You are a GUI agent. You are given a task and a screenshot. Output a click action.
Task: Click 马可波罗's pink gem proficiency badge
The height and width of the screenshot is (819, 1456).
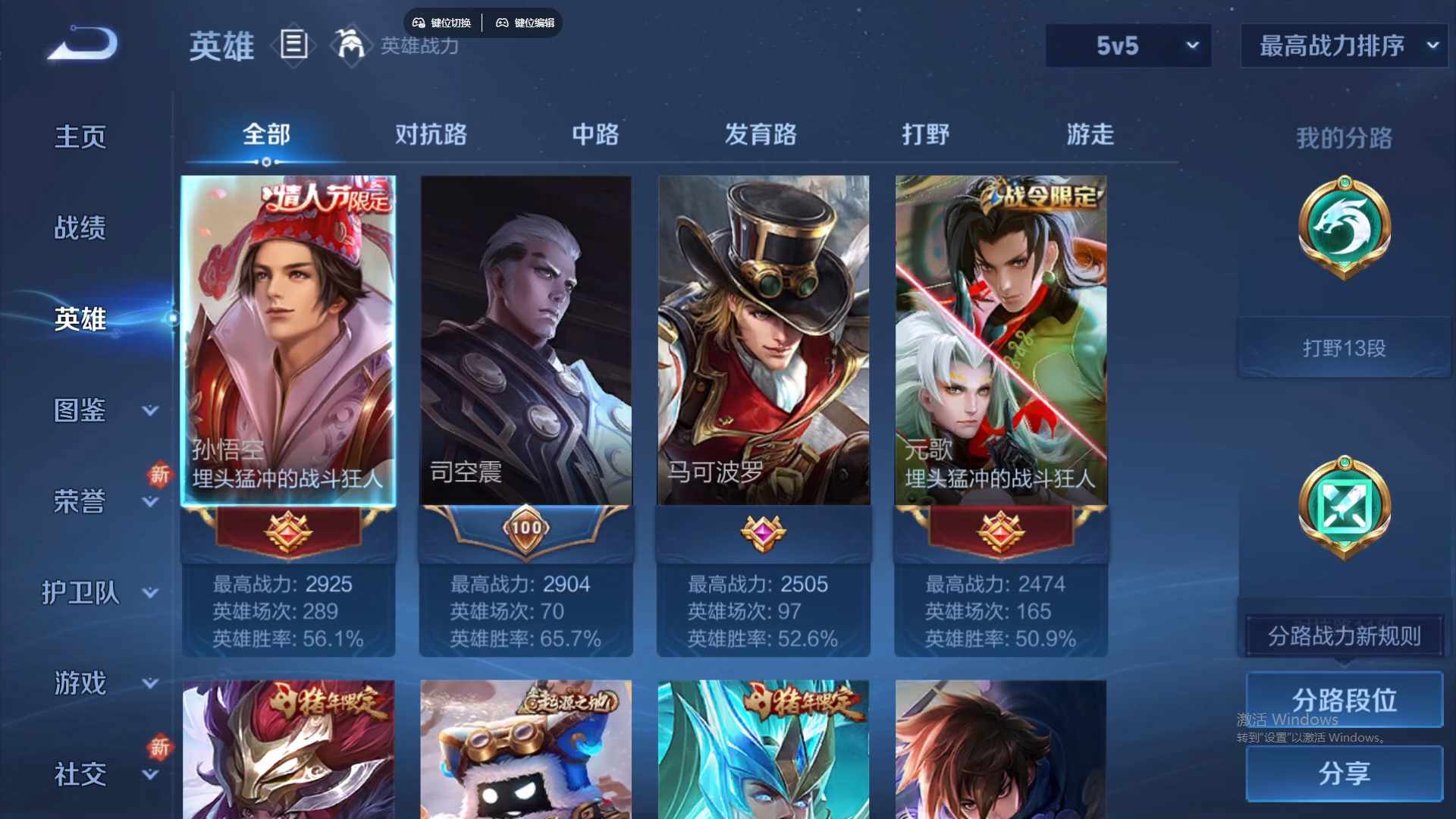click(763, 531)
